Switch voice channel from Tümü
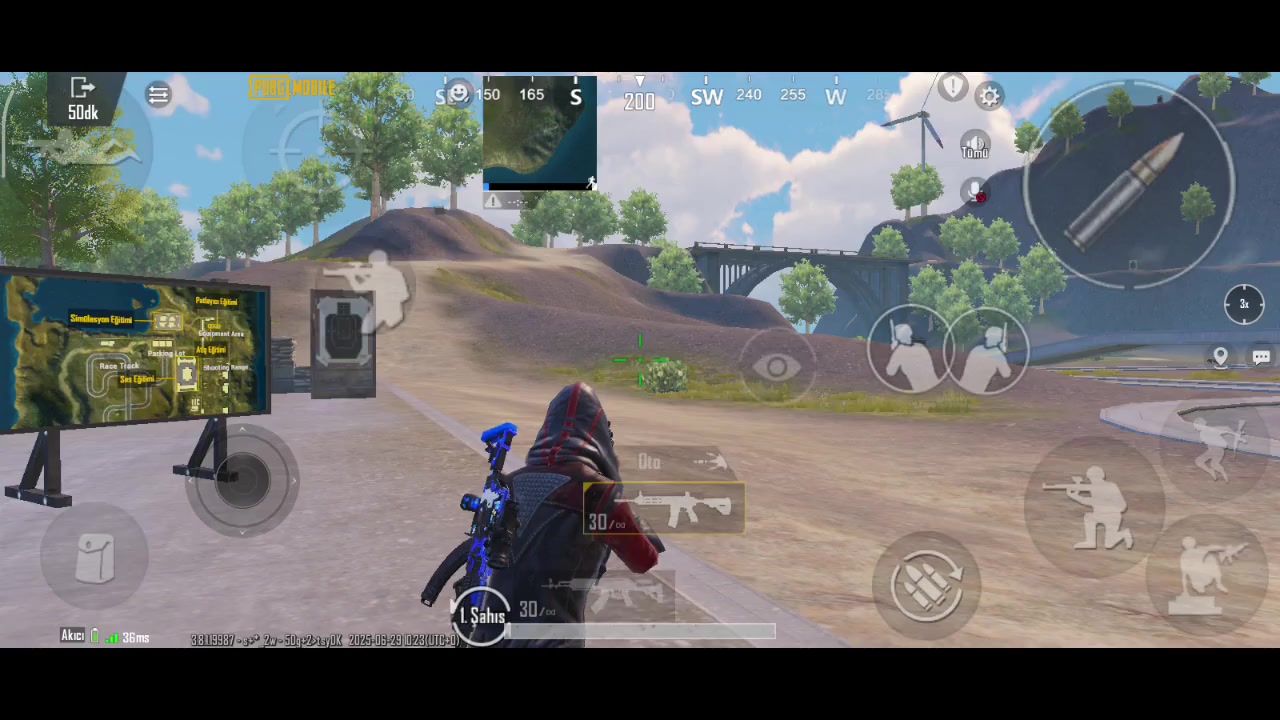 973,145
